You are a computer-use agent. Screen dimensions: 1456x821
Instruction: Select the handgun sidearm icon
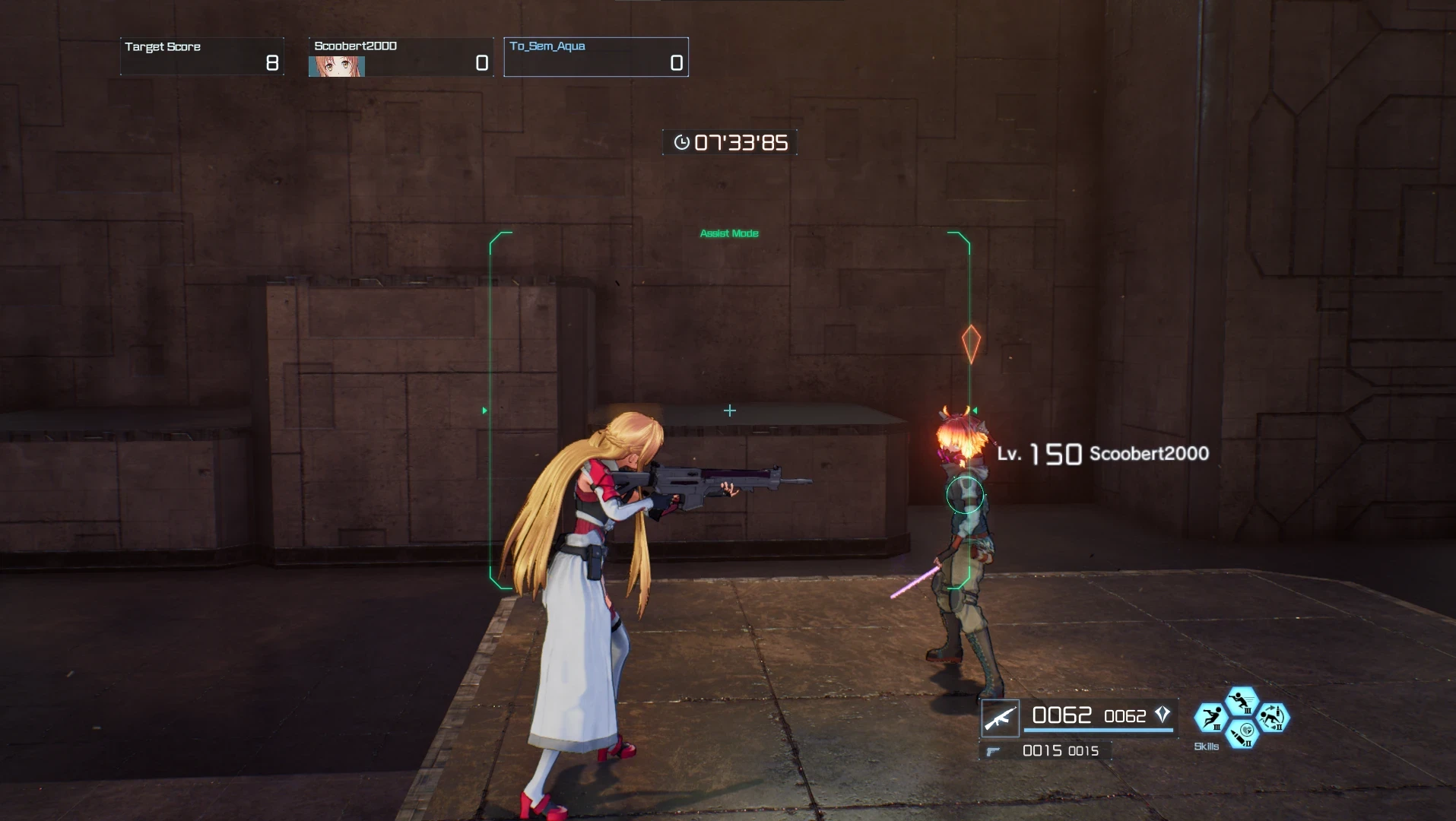click(993, 750)
